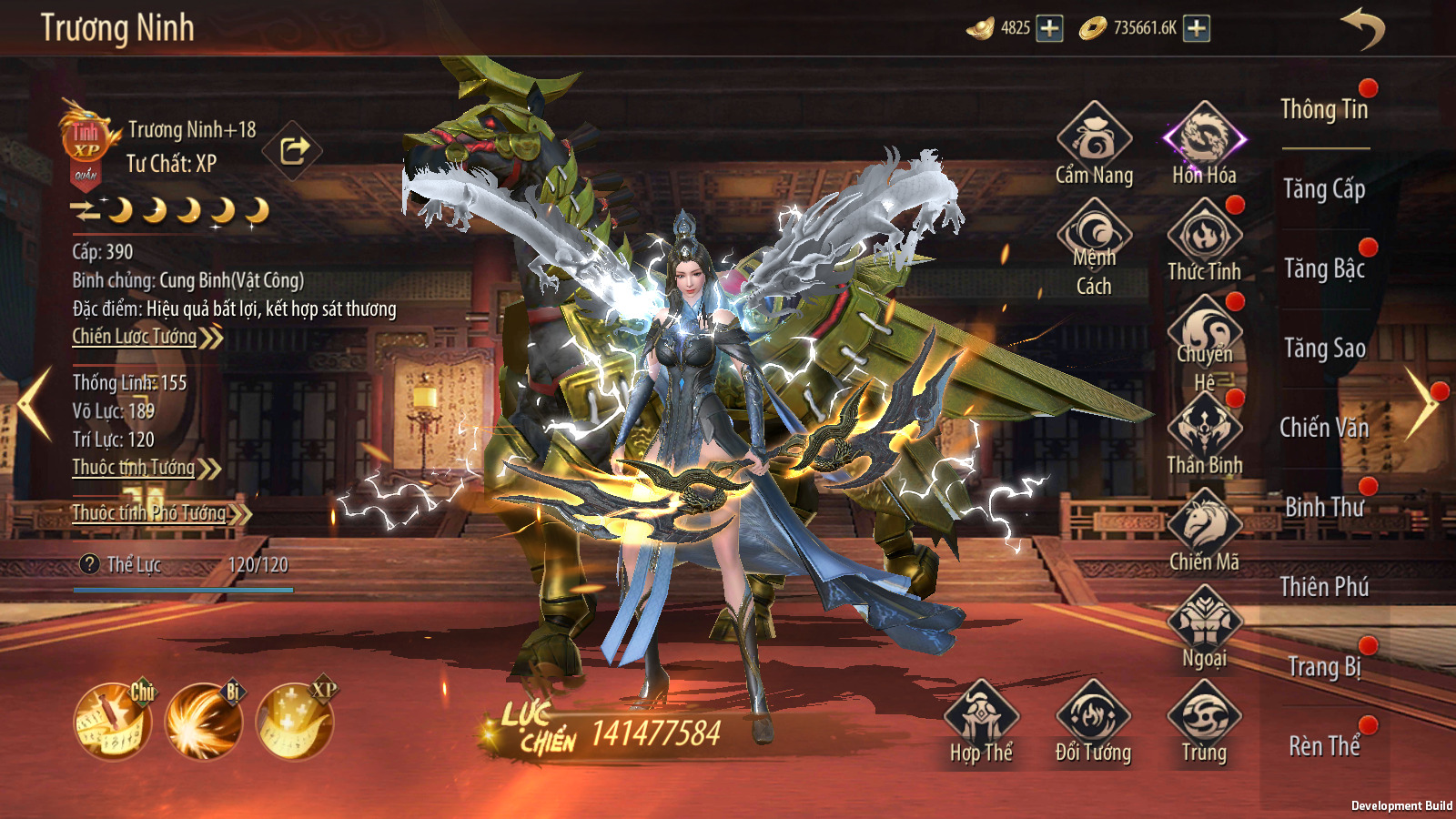1456x819 pixels.
Task: Switch to the Tăng Cấp tab
Action: pyautogui.click(x=1324, y=189)
